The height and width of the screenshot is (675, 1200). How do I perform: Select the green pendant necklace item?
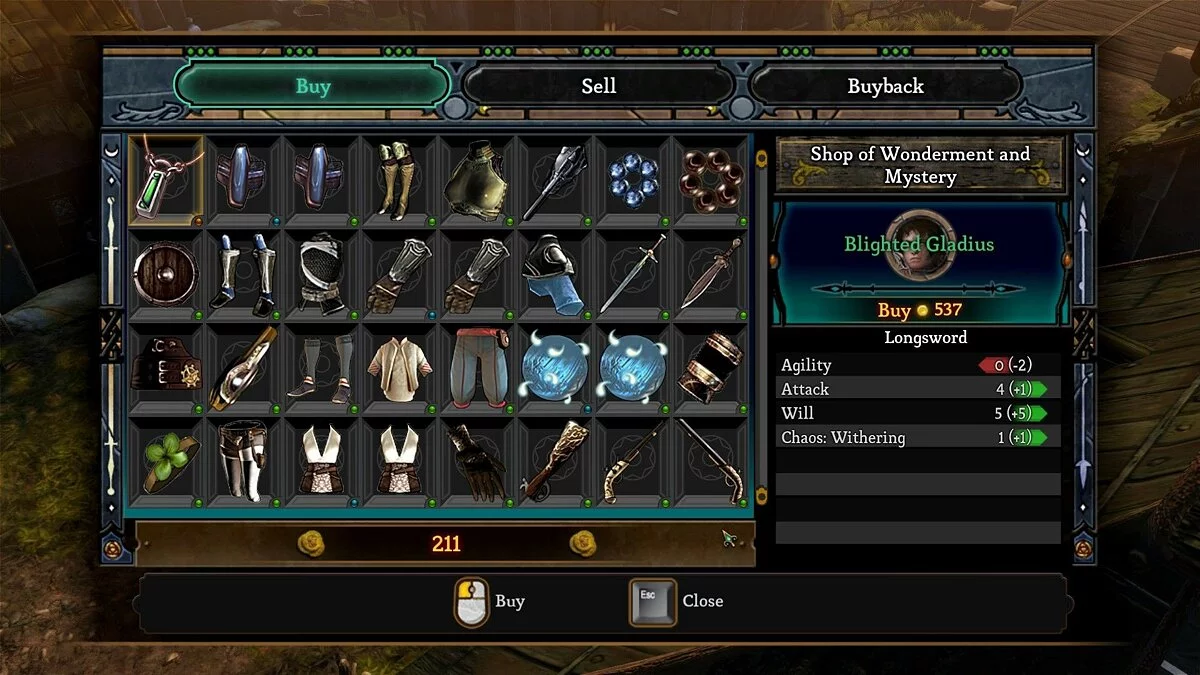click(x=166, y=180)
